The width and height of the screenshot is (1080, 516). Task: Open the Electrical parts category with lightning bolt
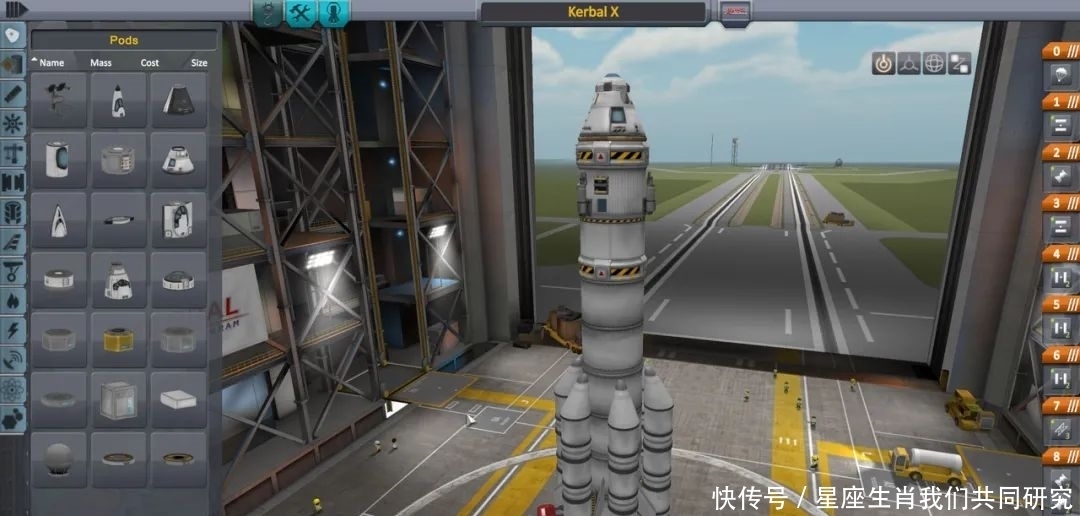[12, 328]
